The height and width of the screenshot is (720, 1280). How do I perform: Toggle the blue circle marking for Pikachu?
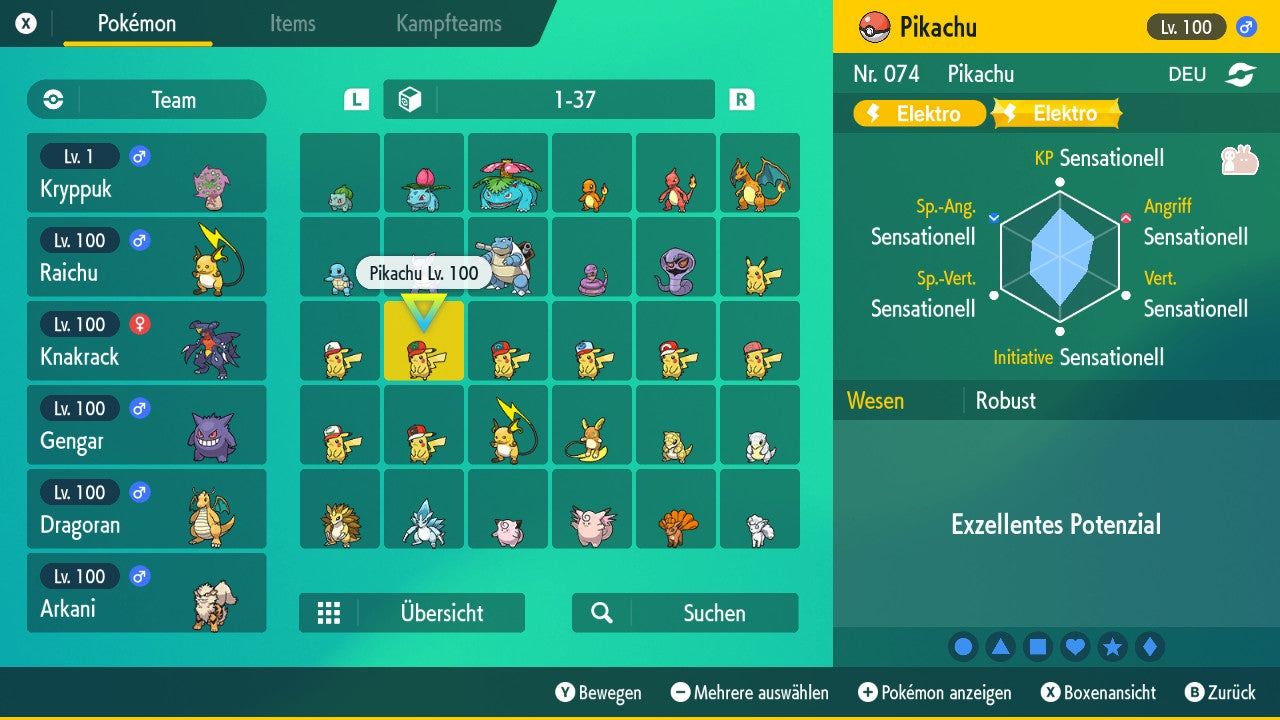click(963, 647)
